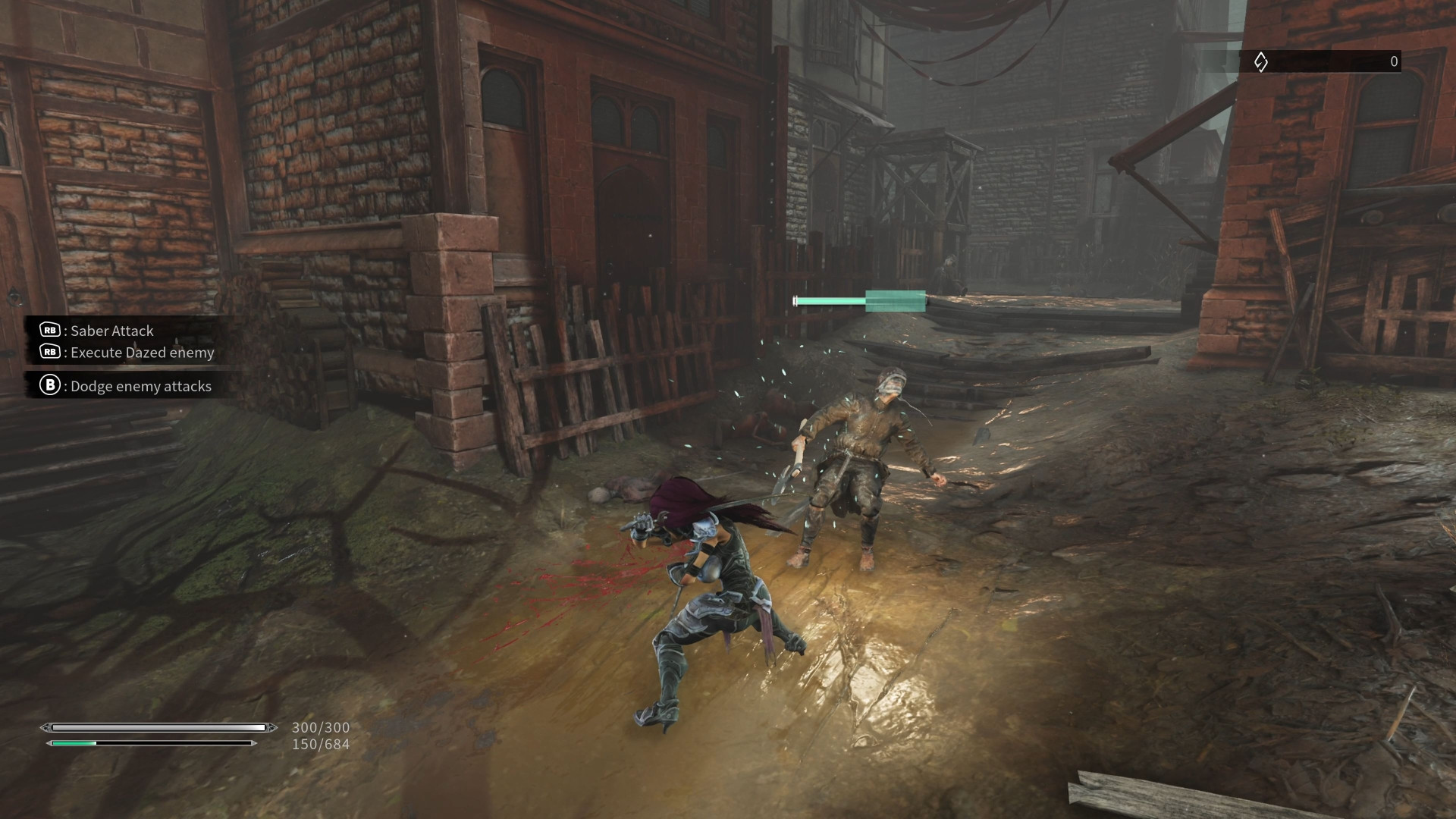Select the "Saber Attack" tutorial text
The image size is (1456, 819).
111,331
